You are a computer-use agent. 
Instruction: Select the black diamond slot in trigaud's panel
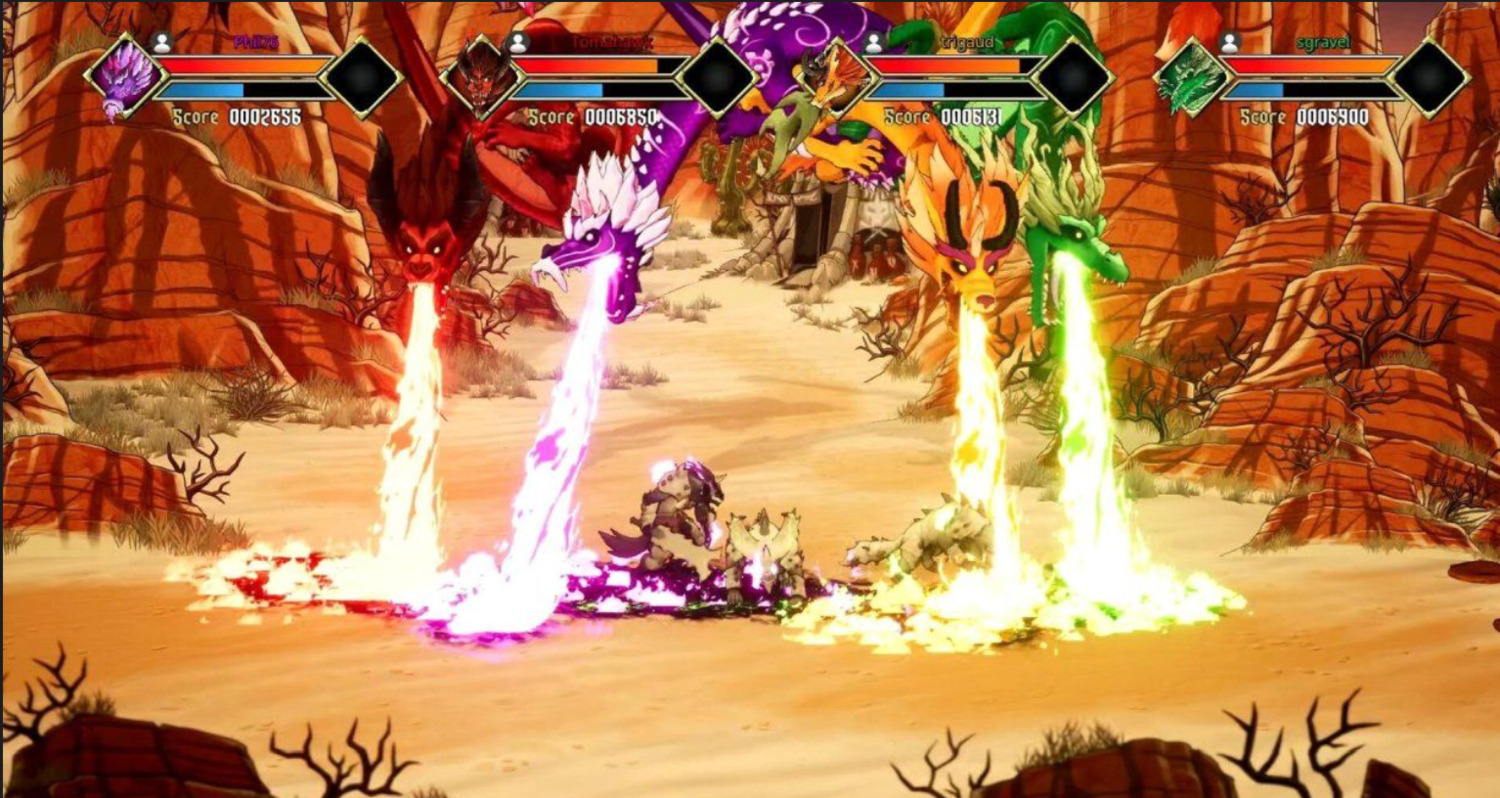pos(1073,76)
